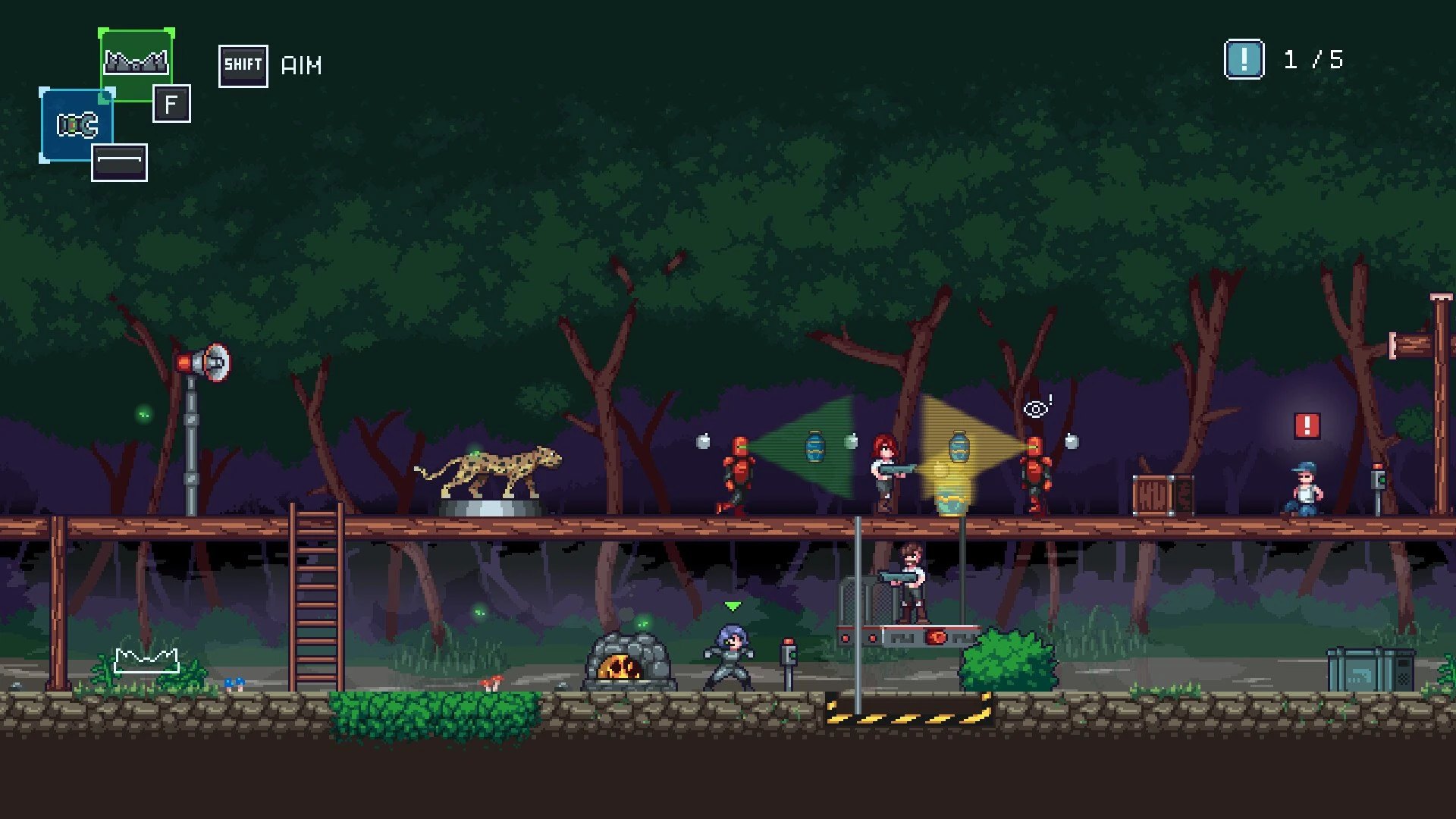Select the green bear trap gadget slot
Screen dimensions: 1456x819
pos(136,64)
